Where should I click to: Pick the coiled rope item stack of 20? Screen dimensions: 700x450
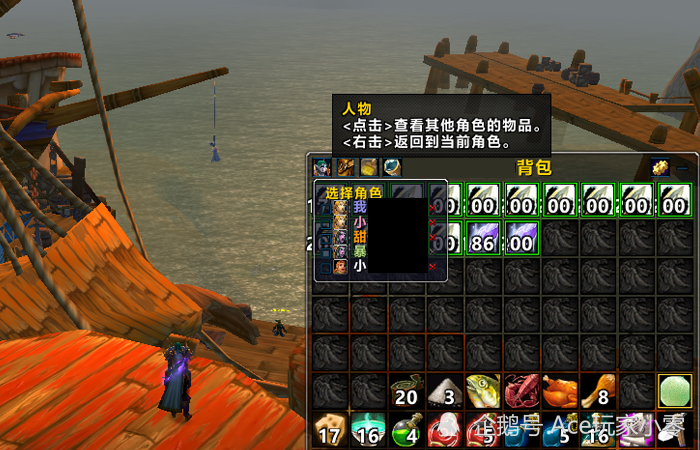tap(406, 391)
